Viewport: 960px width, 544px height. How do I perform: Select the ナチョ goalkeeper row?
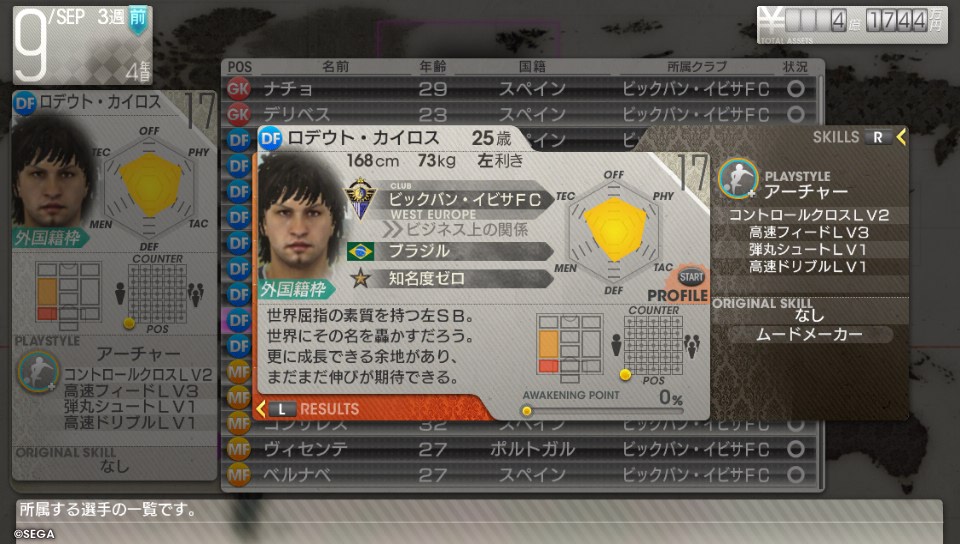(x=520, y=88)
